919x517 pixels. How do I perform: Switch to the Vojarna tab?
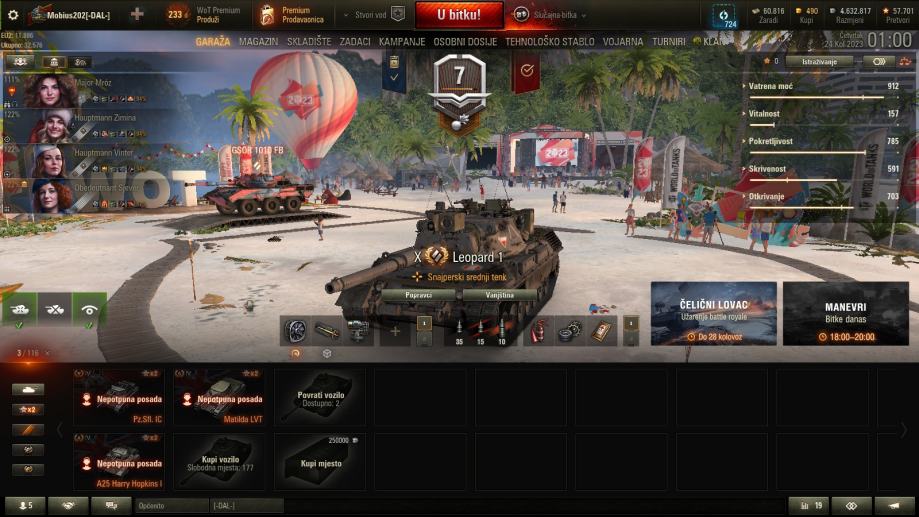(623, 42)
